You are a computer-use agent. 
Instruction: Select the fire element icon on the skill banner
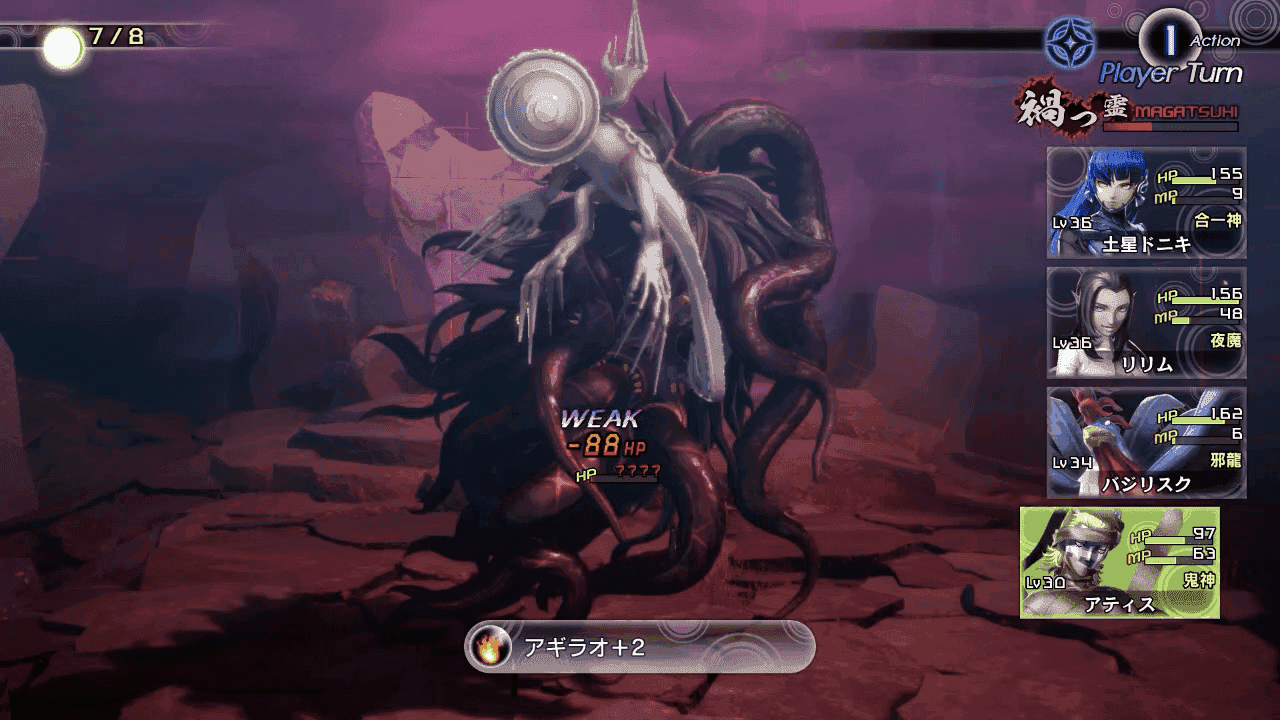[x=488, y=647]
